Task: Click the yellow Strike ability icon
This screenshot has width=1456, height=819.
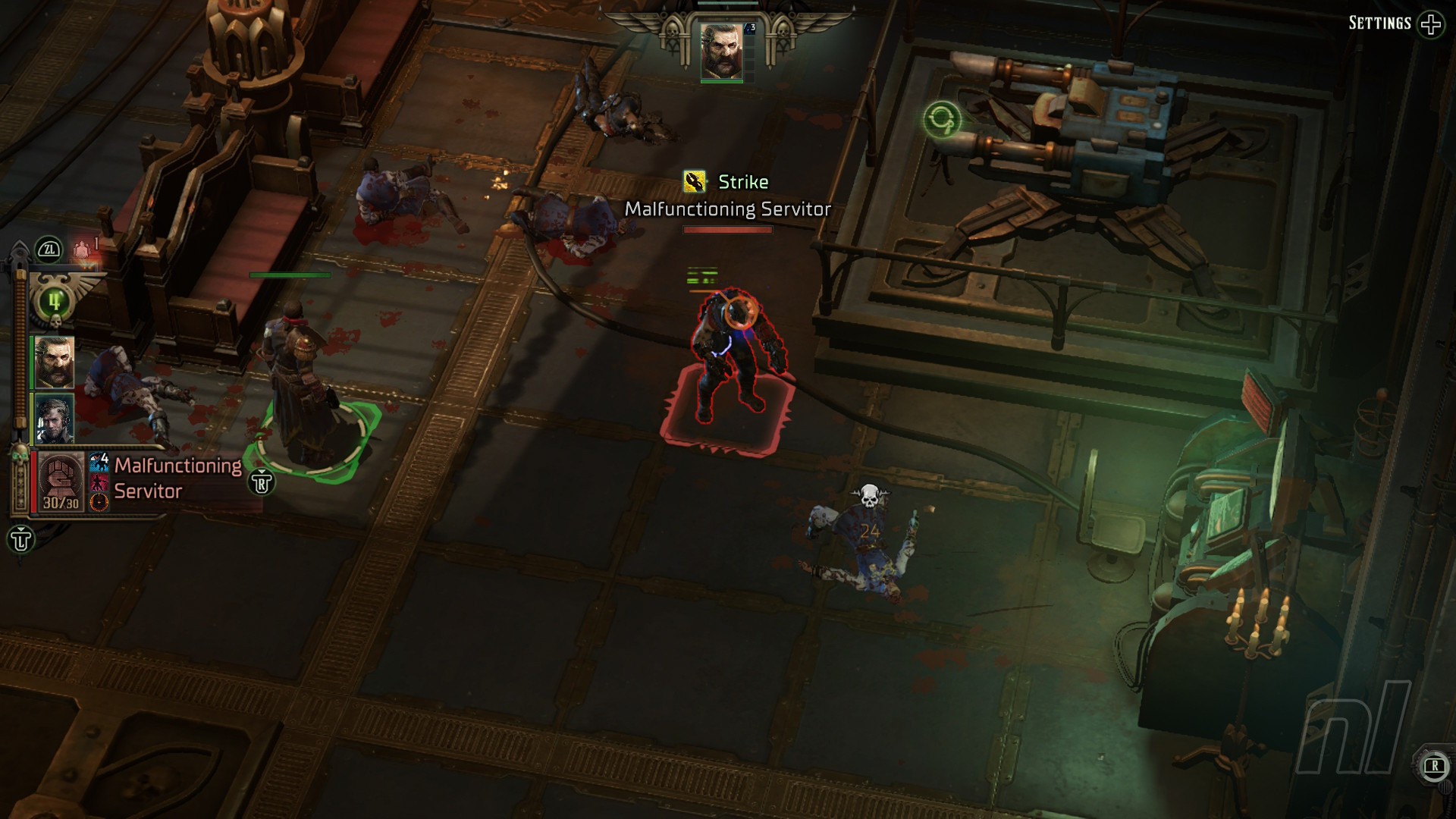Action: pos(694,182)
